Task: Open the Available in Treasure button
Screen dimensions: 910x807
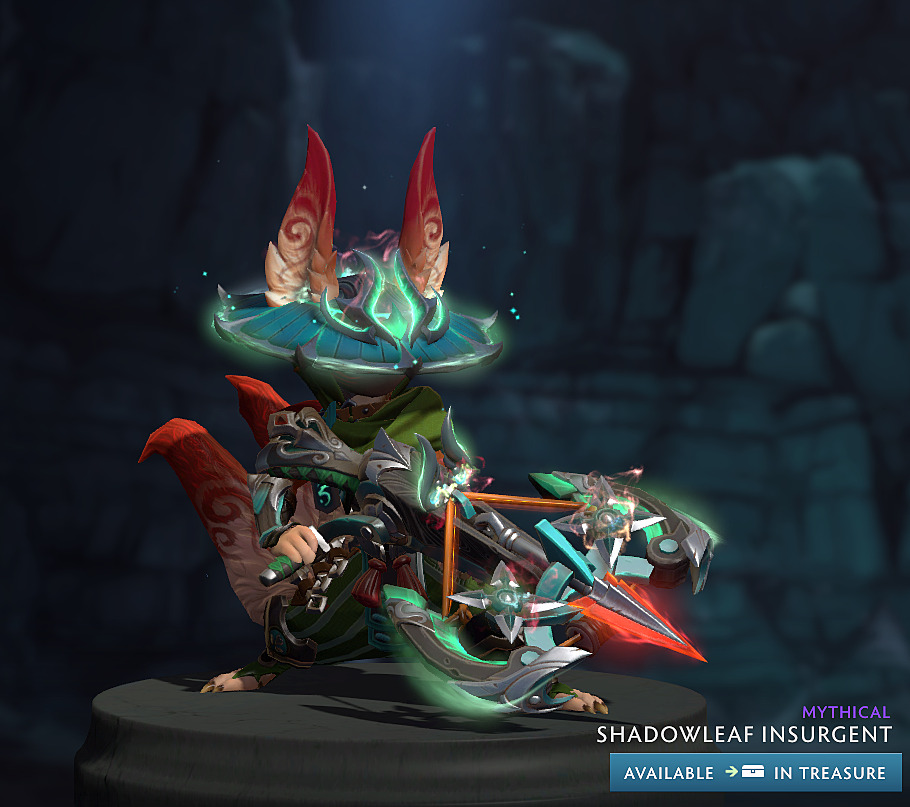Action: coord(755,772)
